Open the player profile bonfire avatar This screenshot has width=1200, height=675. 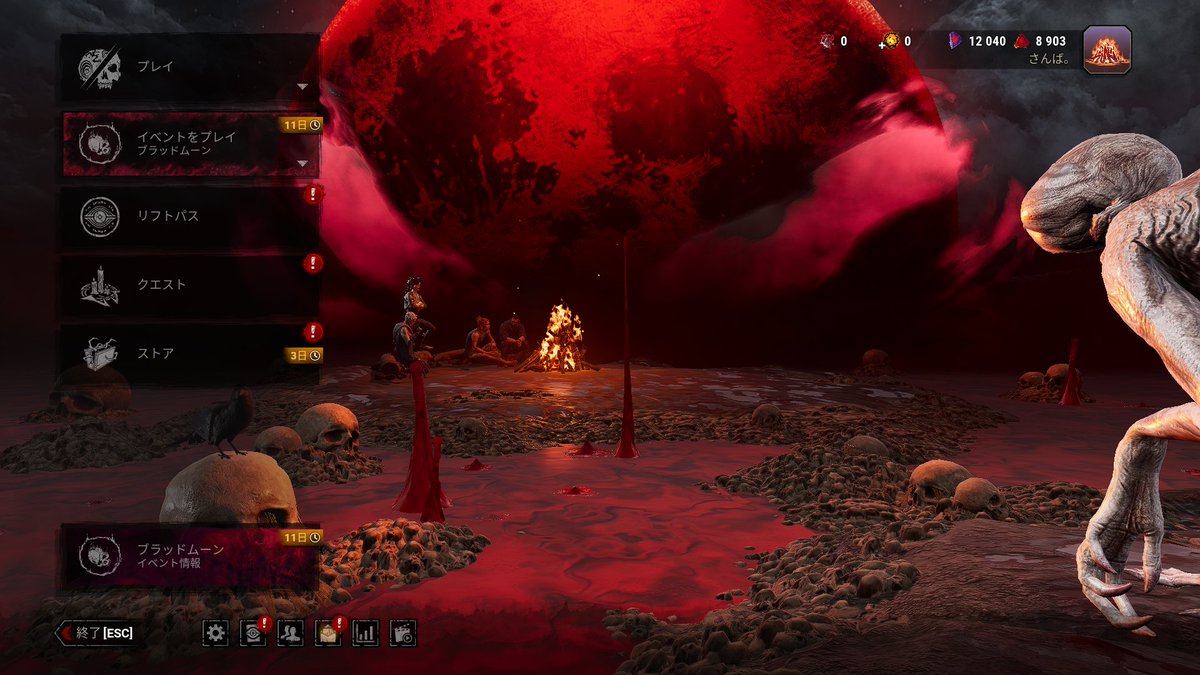click(x=1107, y=50)
